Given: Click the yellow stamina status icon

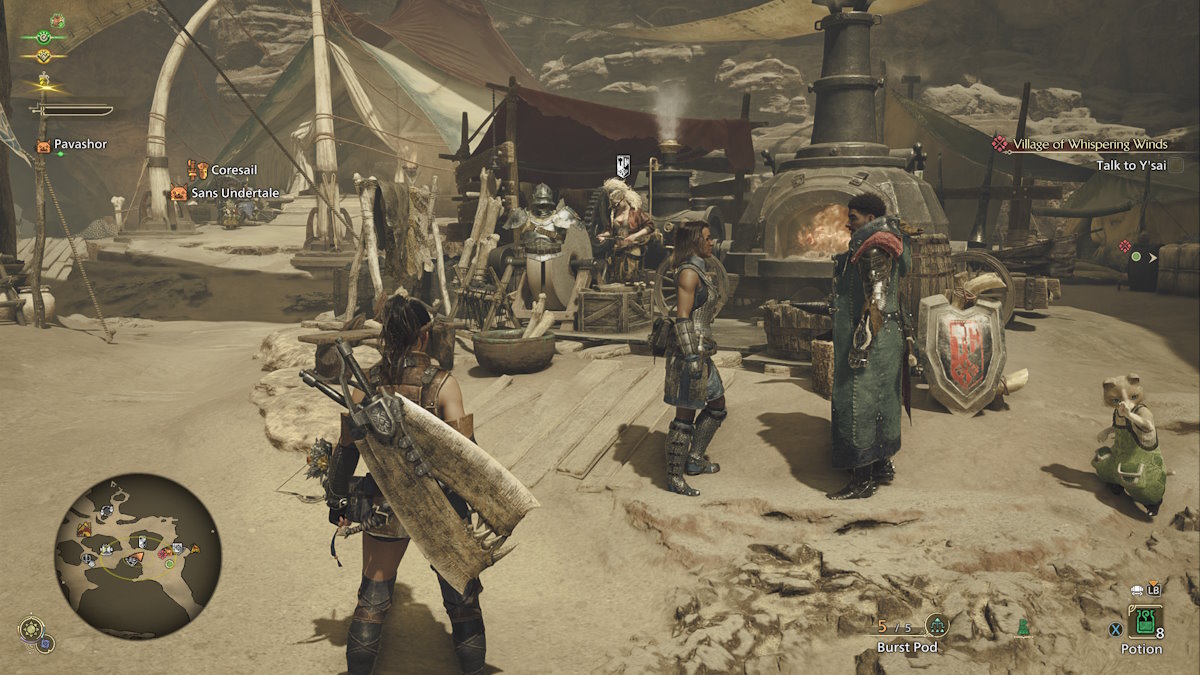Looking at the screenshot, I should click(x=45, y=58).
